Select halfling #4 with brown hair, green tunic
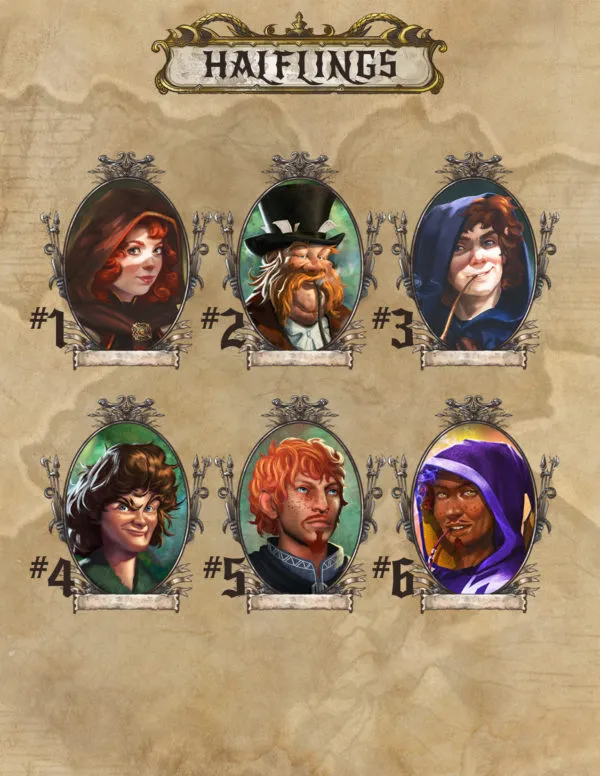 click(126, 508)
